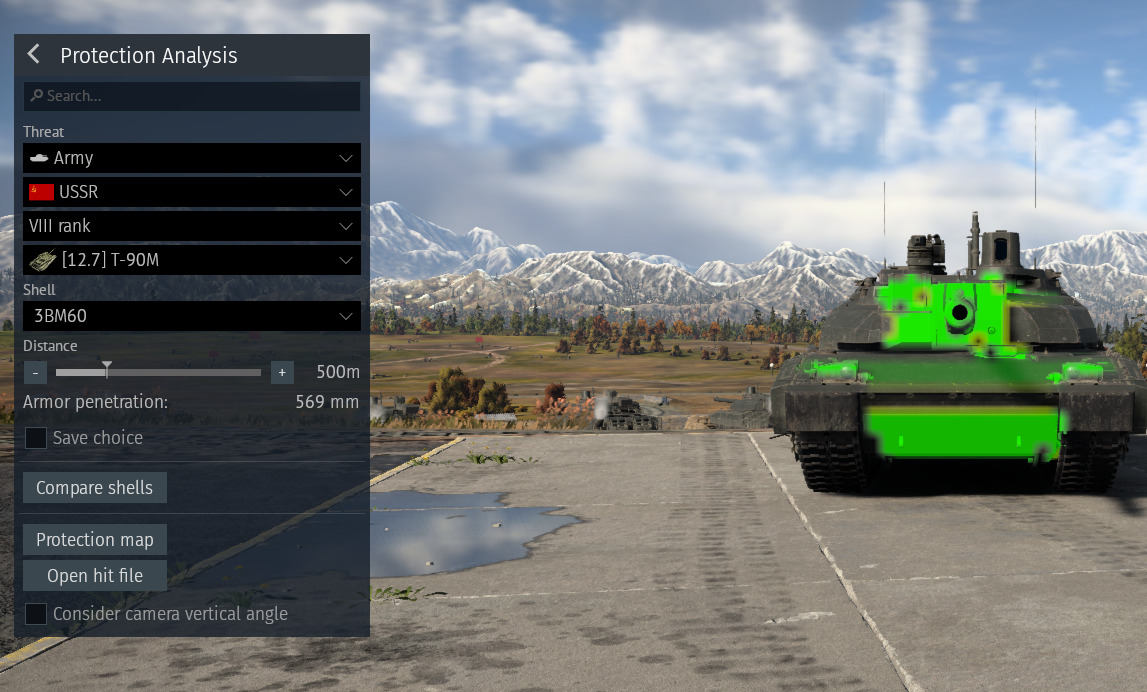
Task: Tick the Save choice checkbox
Action: click(x=36, y=438)
